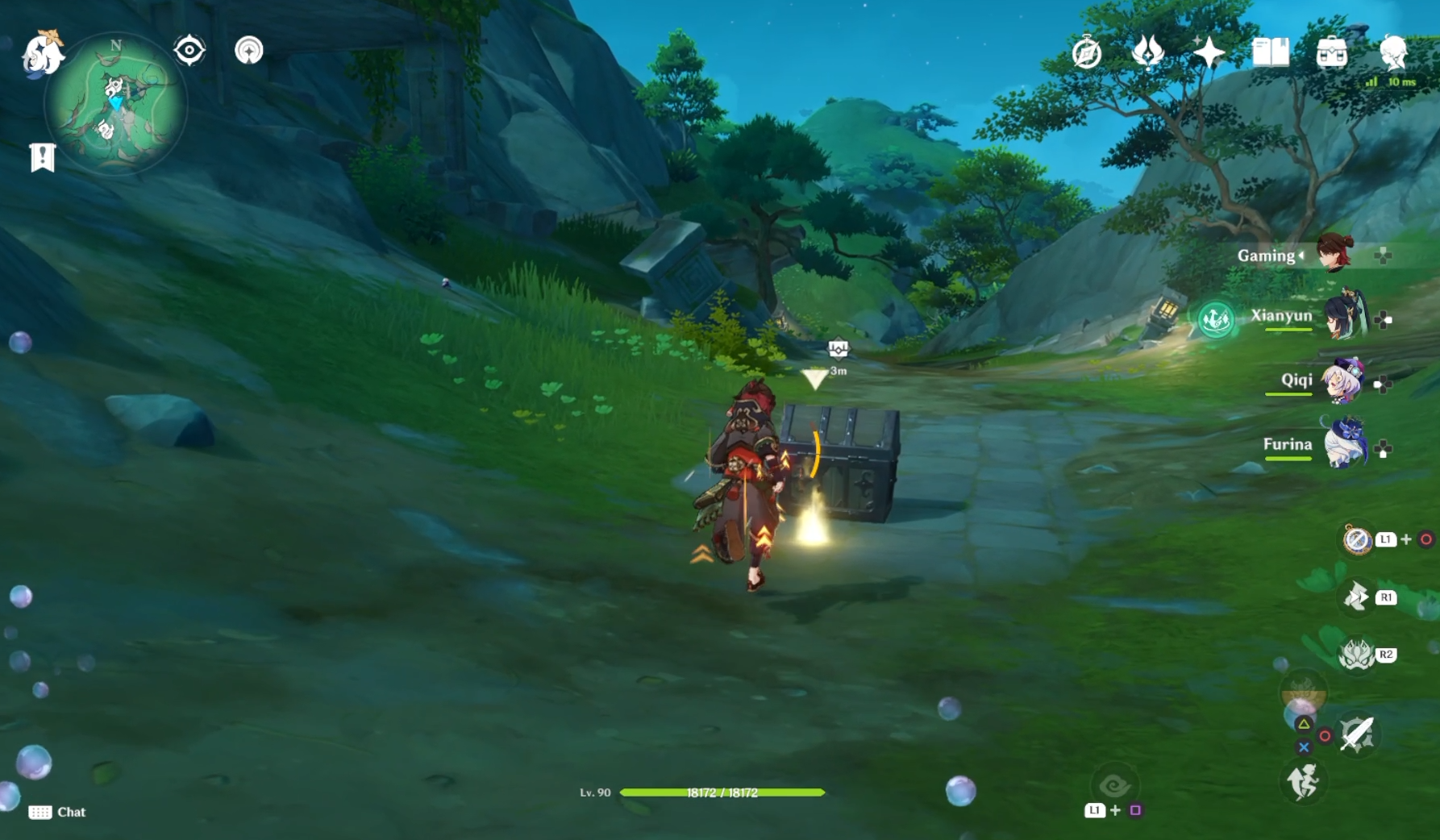1440x840 pixels.
Task: Click the exclamation quest banner icon
Action: click(x=43, y=158)
